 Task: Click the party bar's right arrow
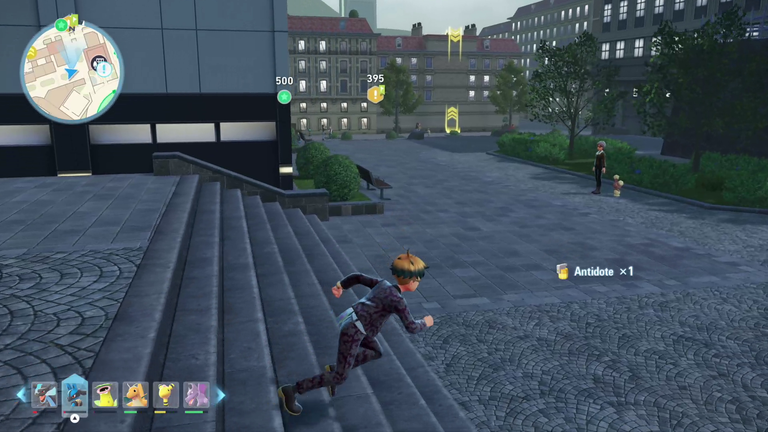click(220, 395)
